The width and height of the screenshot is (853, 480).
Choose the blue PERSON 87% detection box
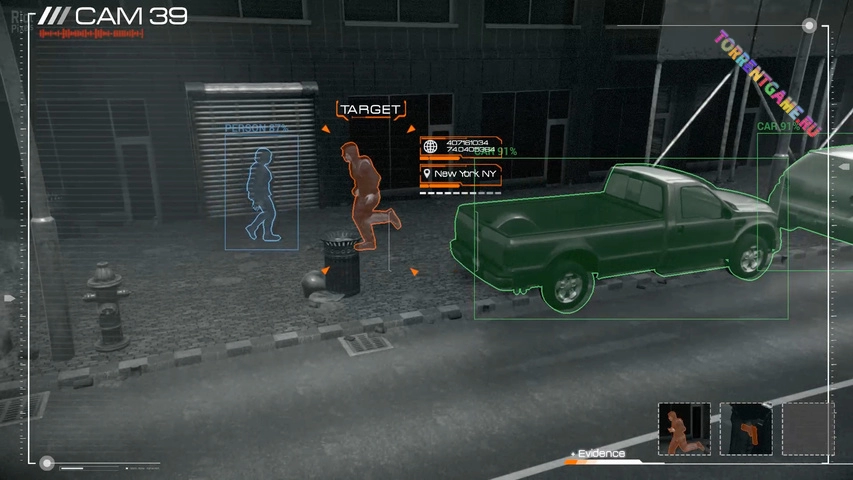click(x=261, y=190)
